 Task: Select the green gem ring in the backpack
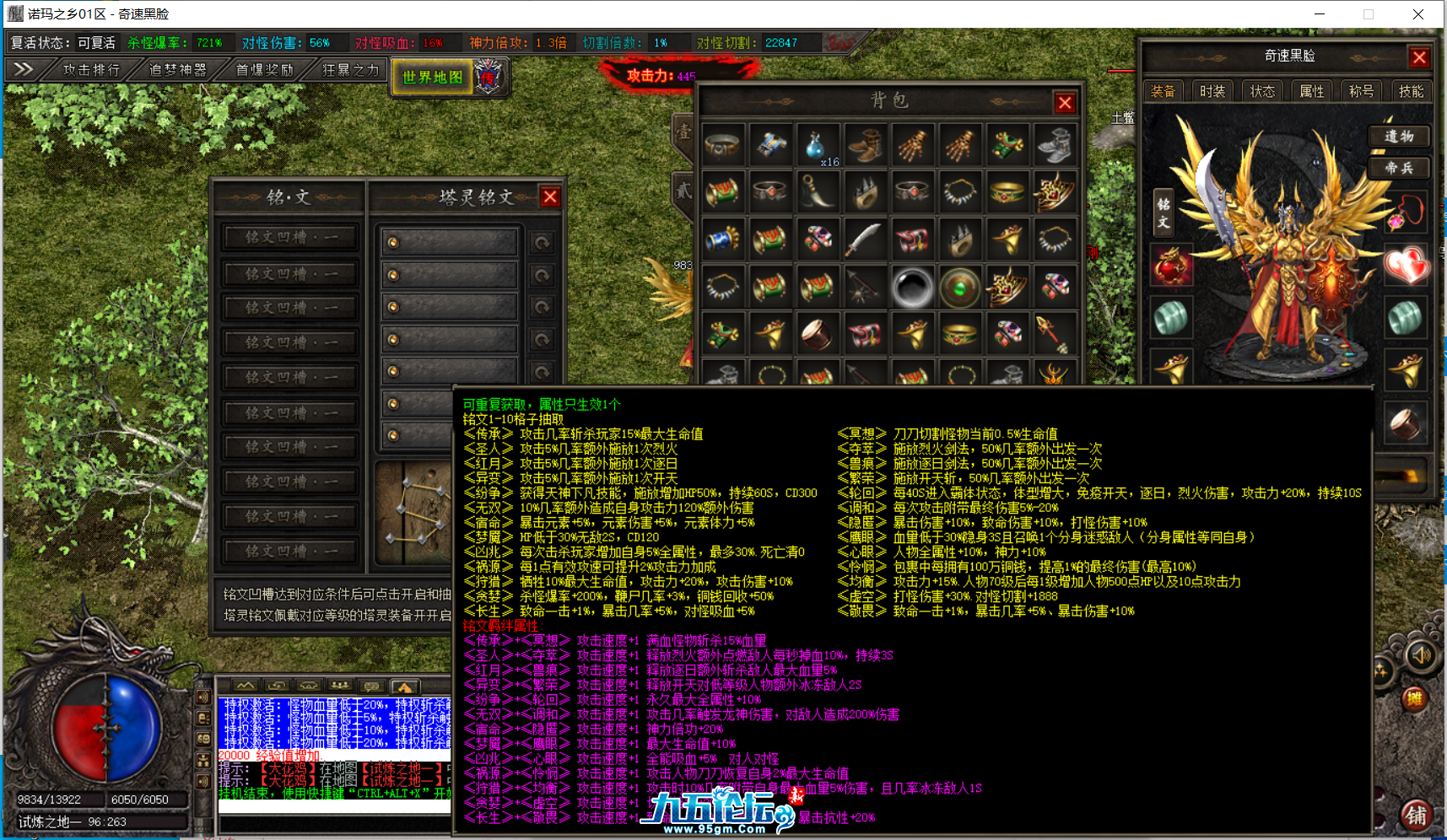(959, 287)
